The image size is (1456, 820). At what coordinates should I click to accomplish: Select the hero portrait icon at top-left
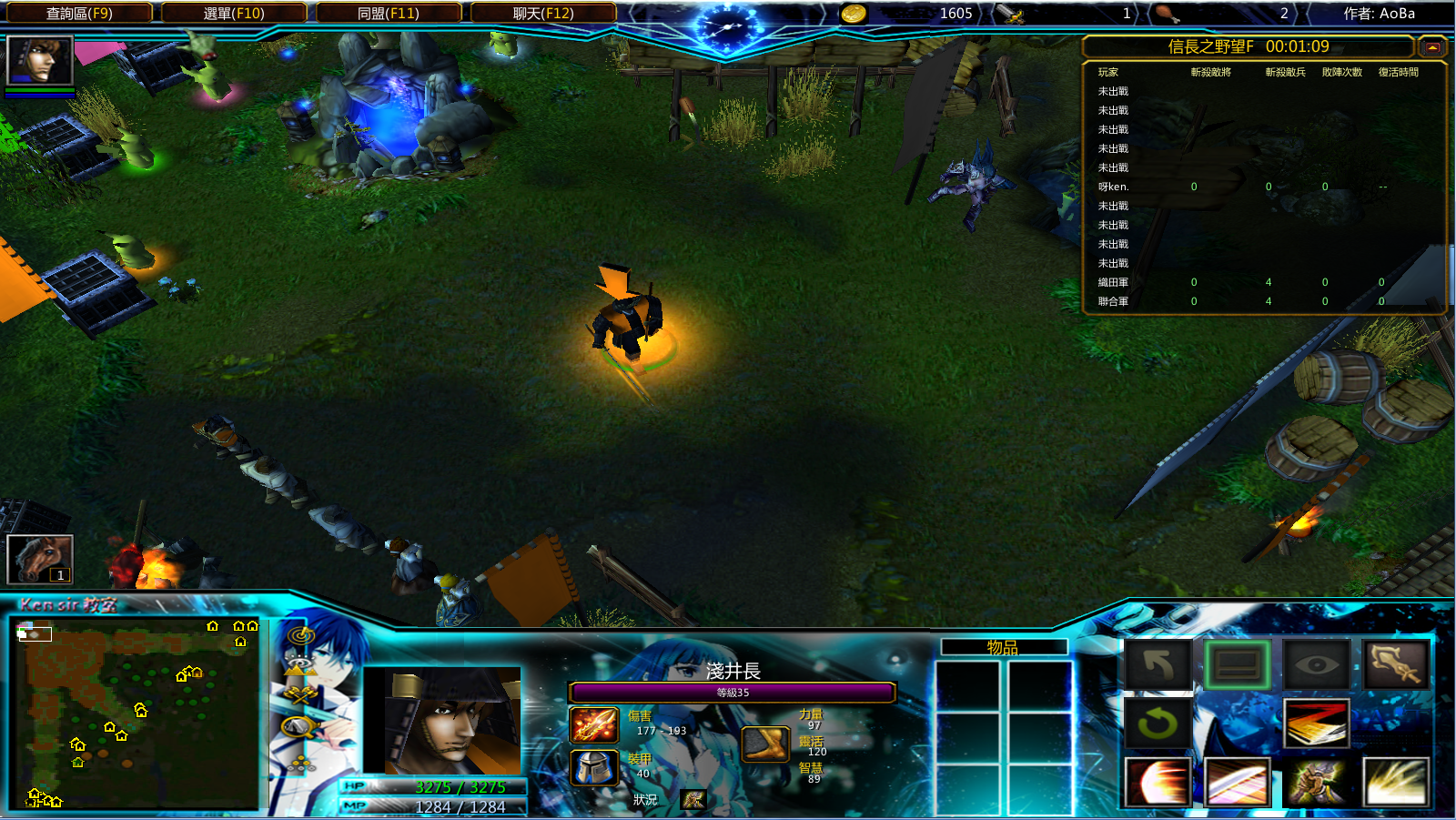tap(39, 61)
